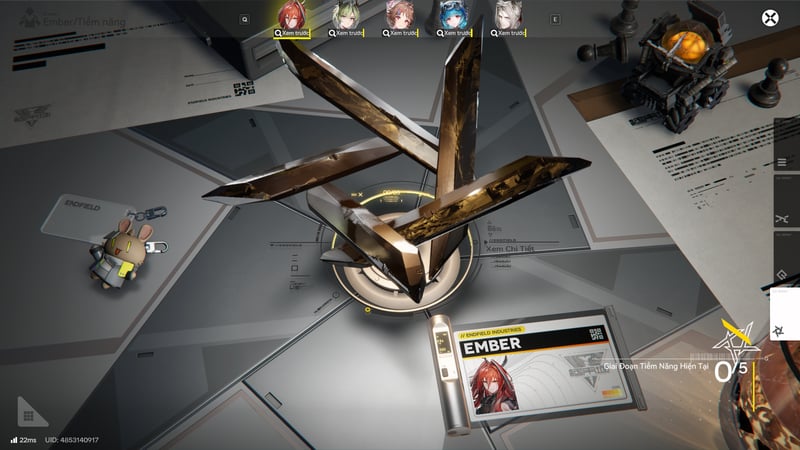The width and height of the screenshot is (800, 450).
Task: Select the highlighted star potential tab
Action: [x=783, y=332]
